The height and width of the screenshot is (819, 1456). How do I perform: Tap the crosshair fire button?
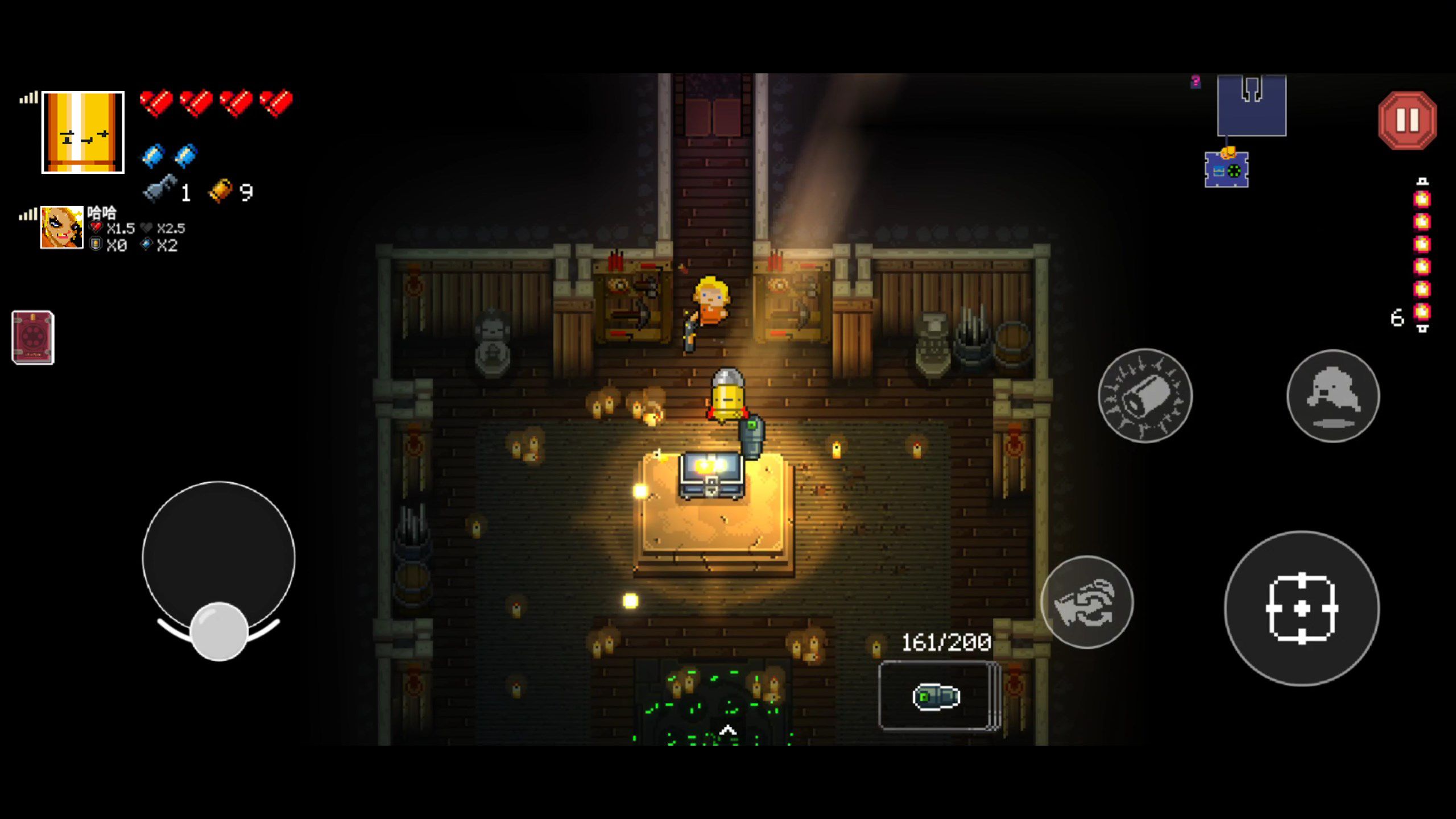pyautogui.click(x=1301, y=609)
